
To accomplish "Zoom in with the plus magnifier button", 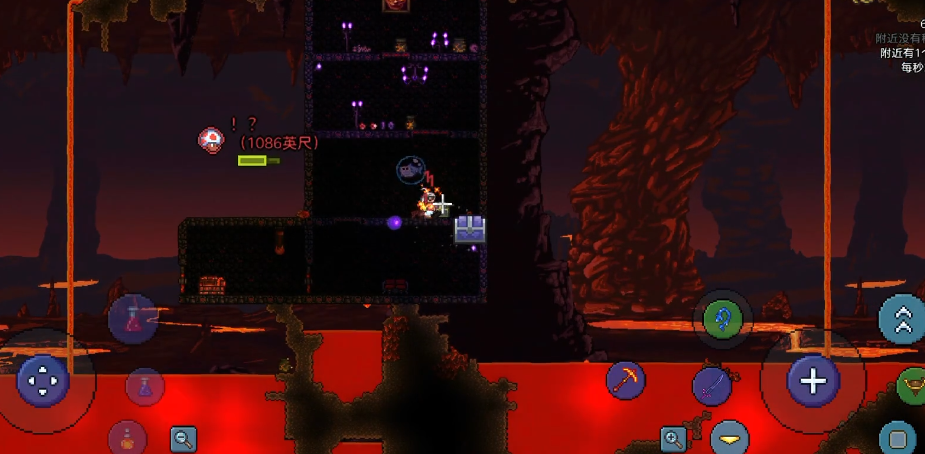I will pyautogui.click(x=673, y=438).
